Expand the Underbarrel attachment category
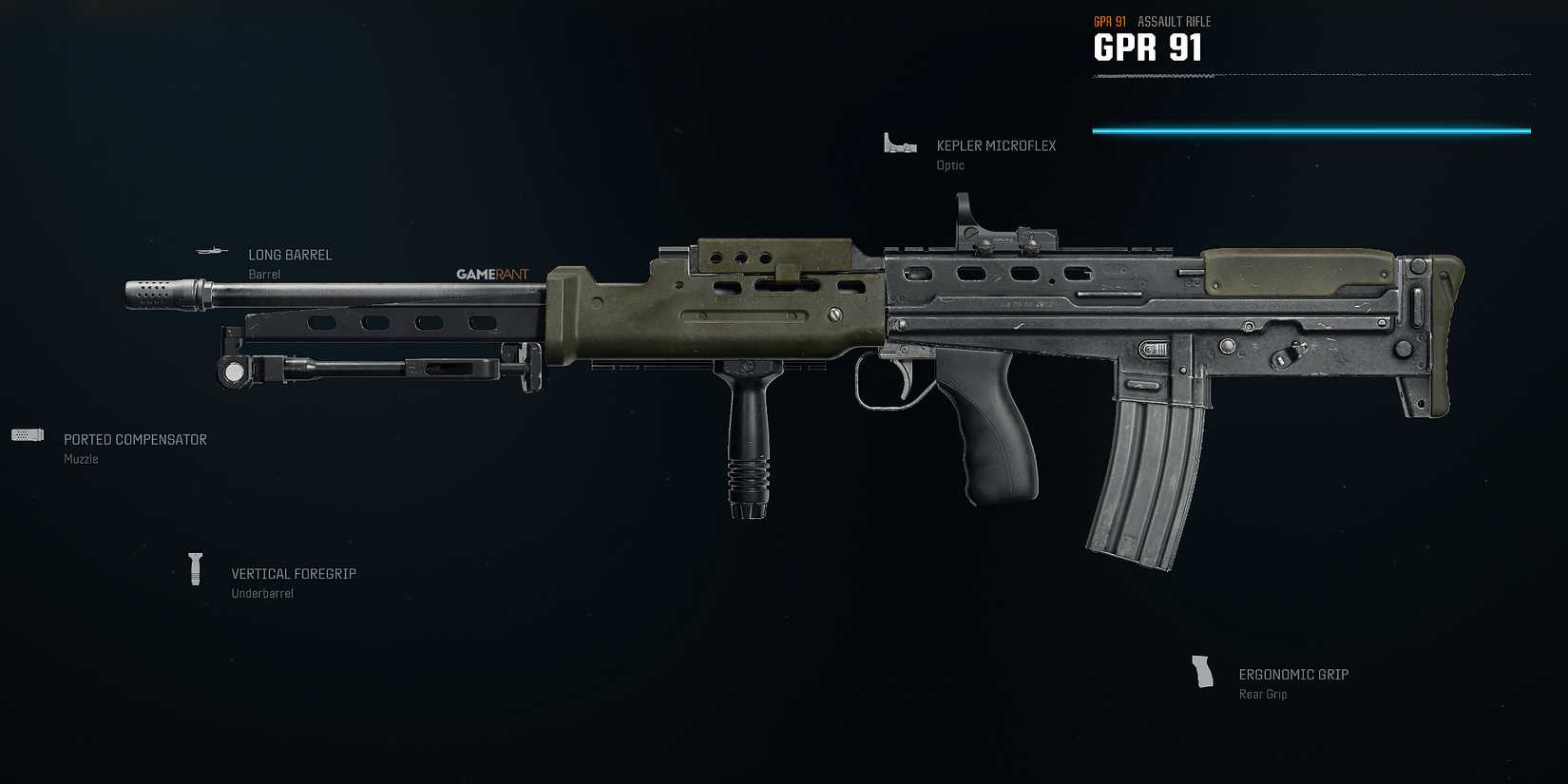 [x=263, y=592]
